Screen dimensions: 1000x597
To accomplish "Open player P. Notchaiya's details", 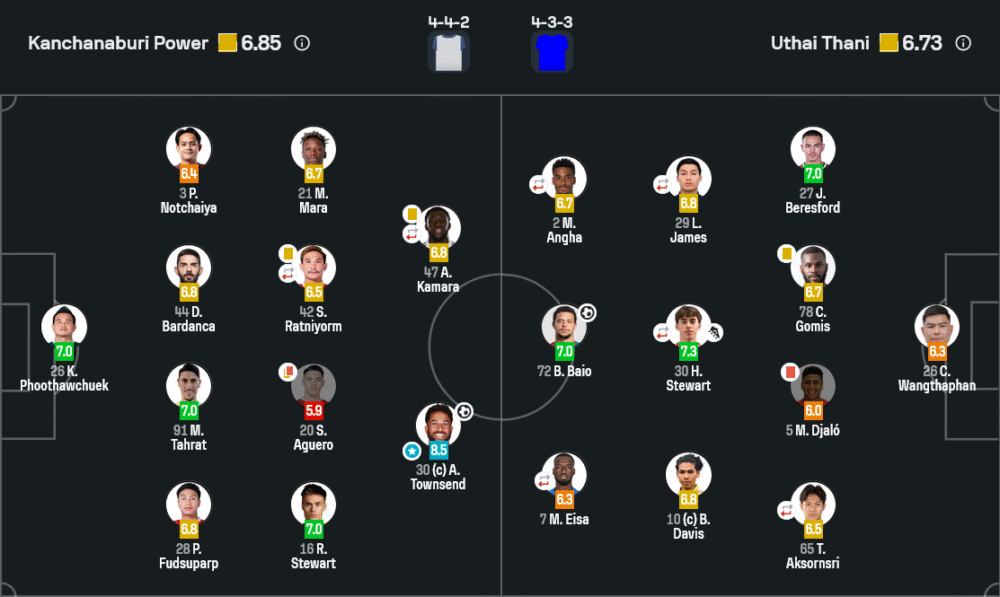I will 188,149.
